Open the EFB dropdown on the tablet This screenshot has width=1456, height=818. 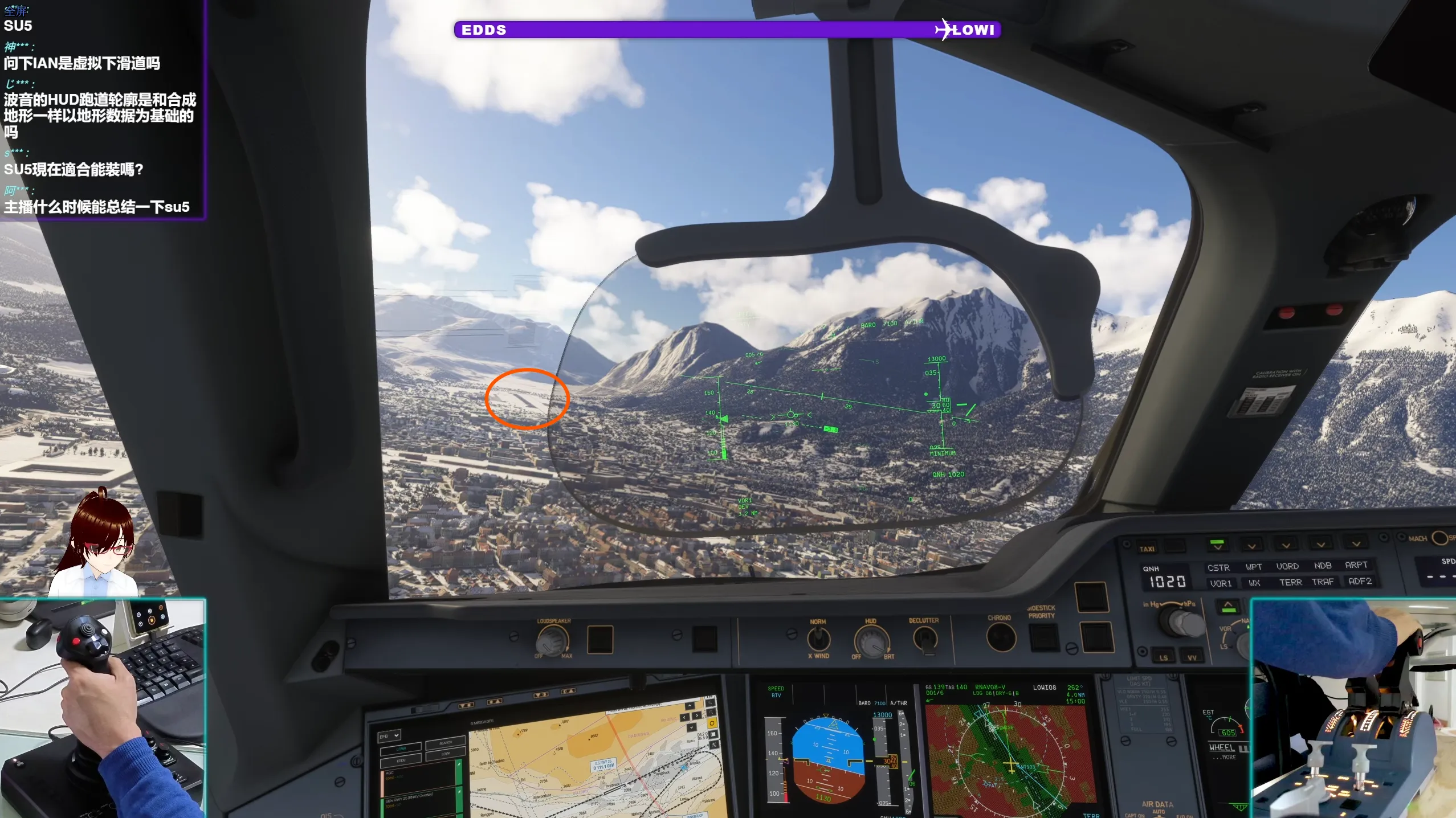(390, 736)
